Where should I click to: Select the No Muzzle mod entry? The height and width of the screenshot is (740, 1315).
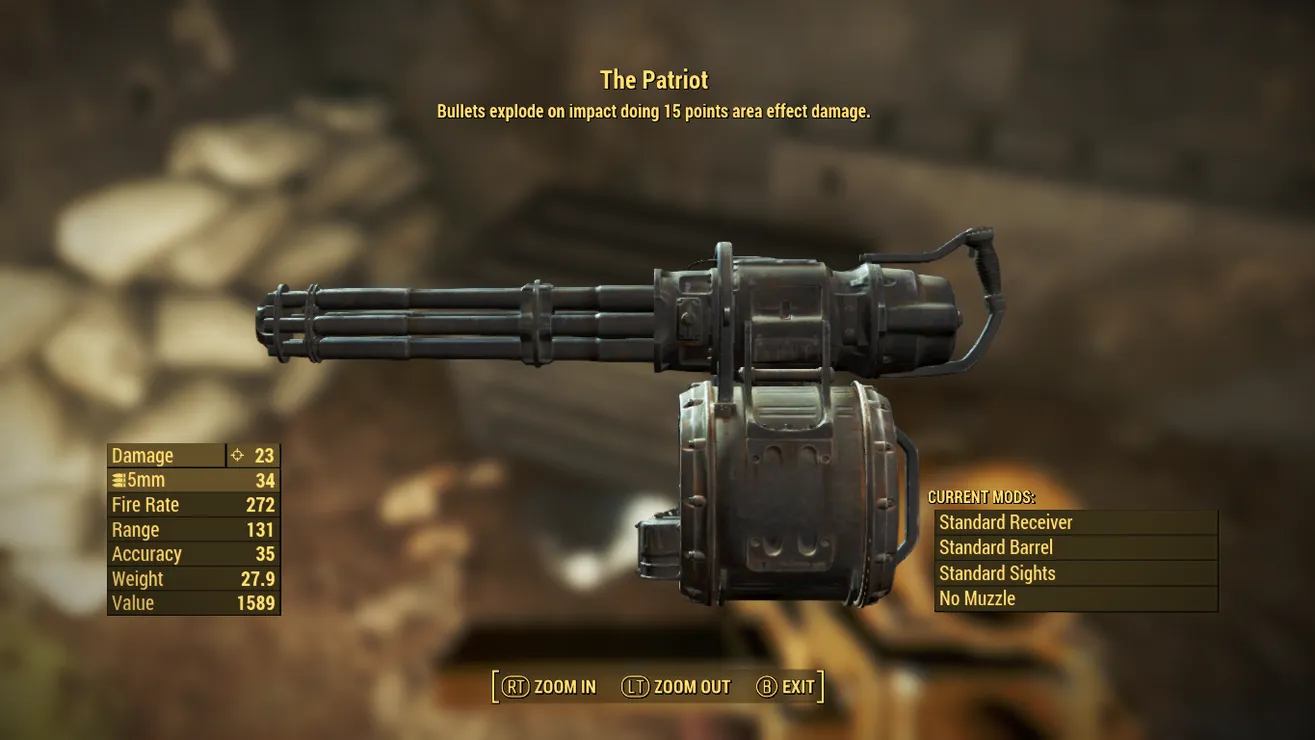[1075, 599]
